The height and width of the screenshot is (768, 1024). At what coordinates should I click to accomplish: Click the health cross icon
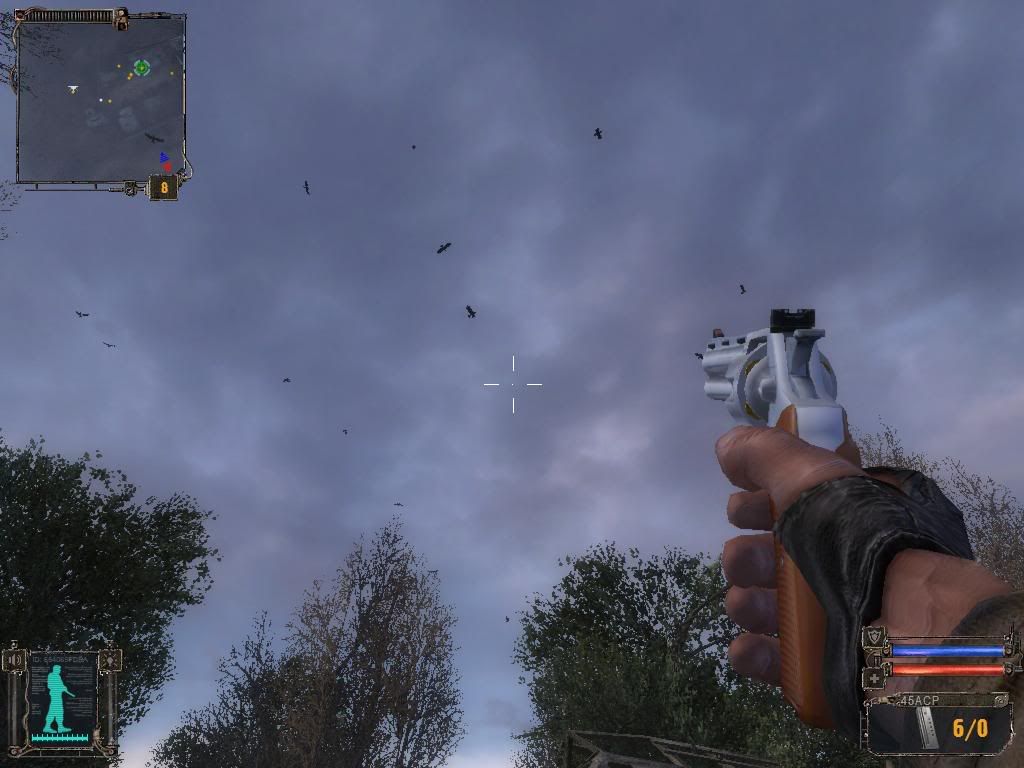pos(874,676)
